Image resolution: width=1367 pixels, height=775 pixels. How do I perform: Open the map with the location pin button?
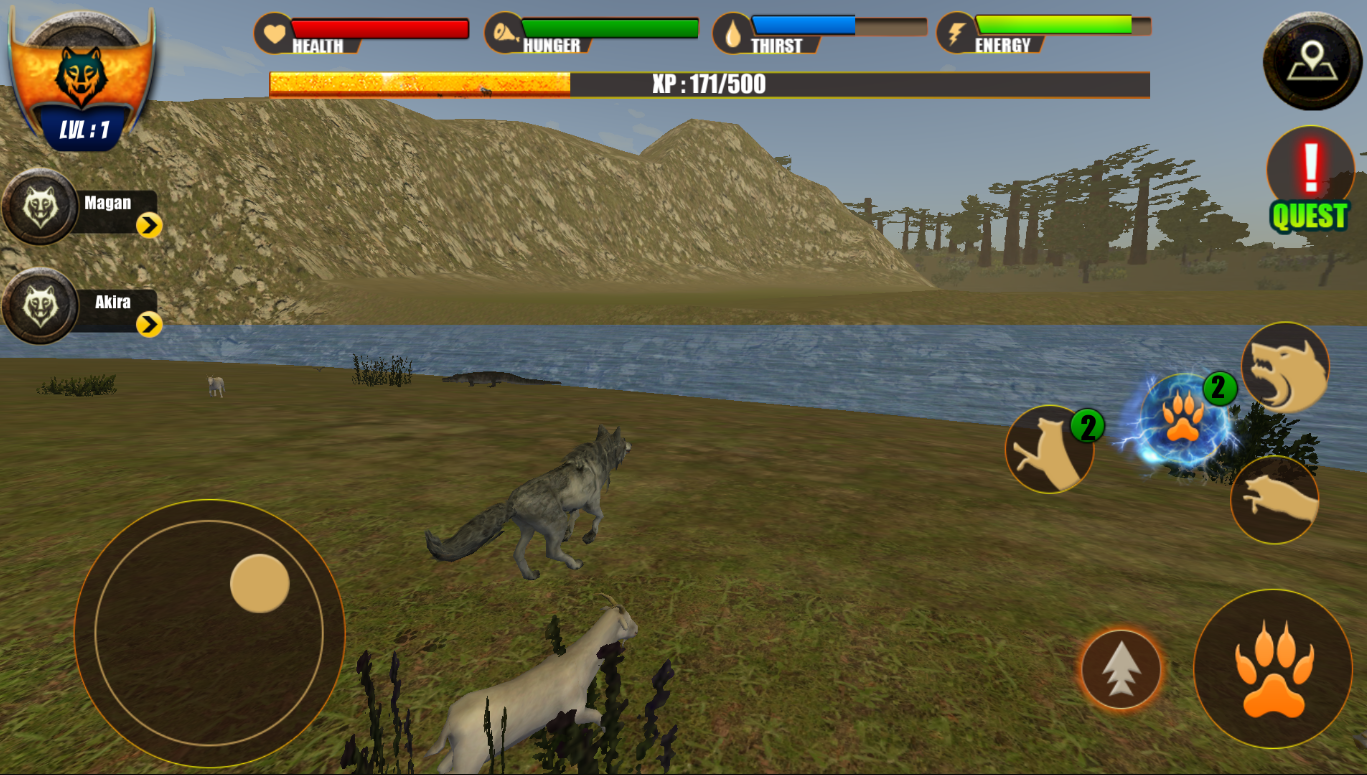pyautogui.click(x=1312, y=61)
